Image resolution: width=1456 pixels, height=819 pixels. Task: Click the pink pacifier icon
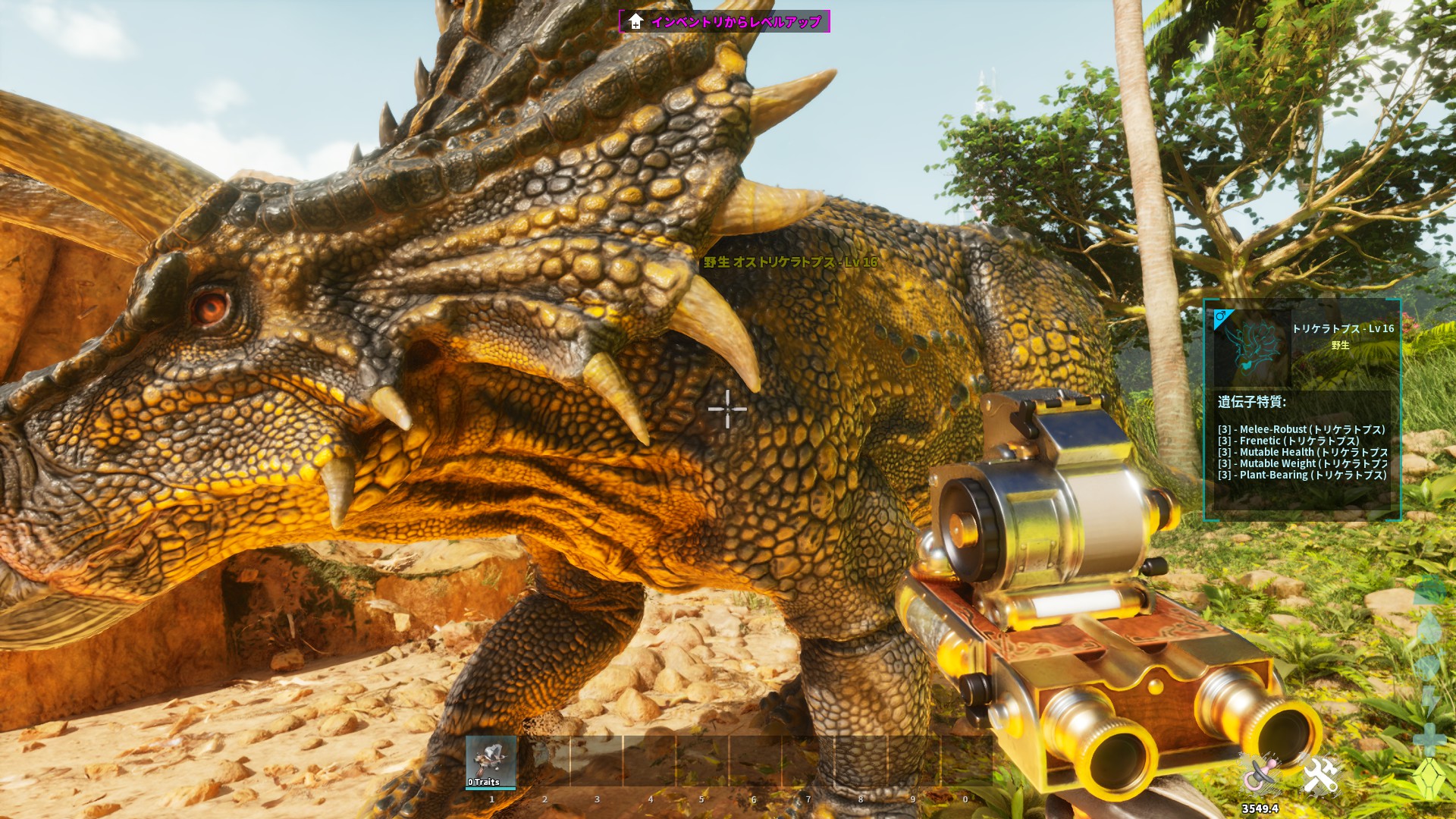(x=1259, y=777)
